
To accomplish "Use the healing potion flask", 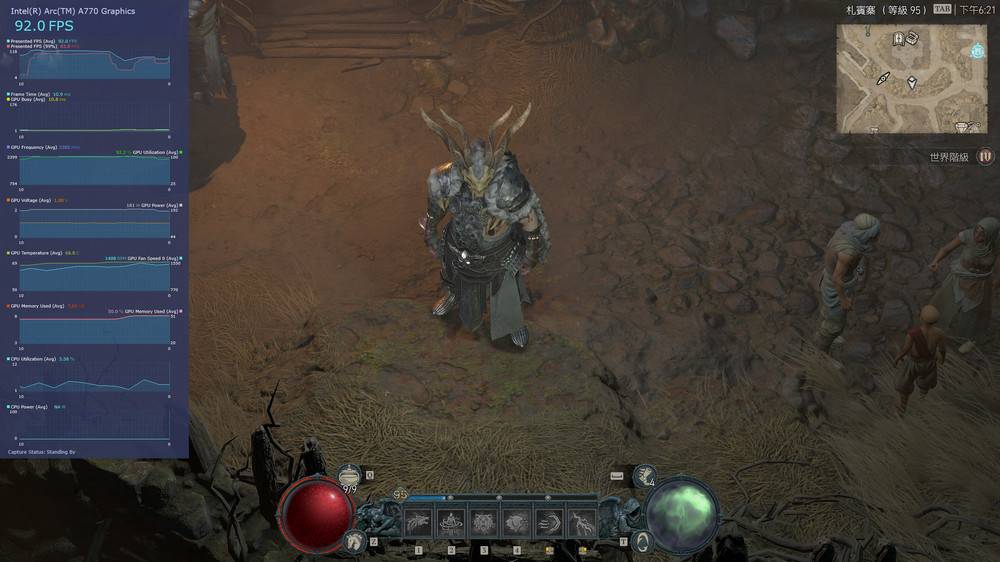I will pyautogui.click(x=350, y=477).
